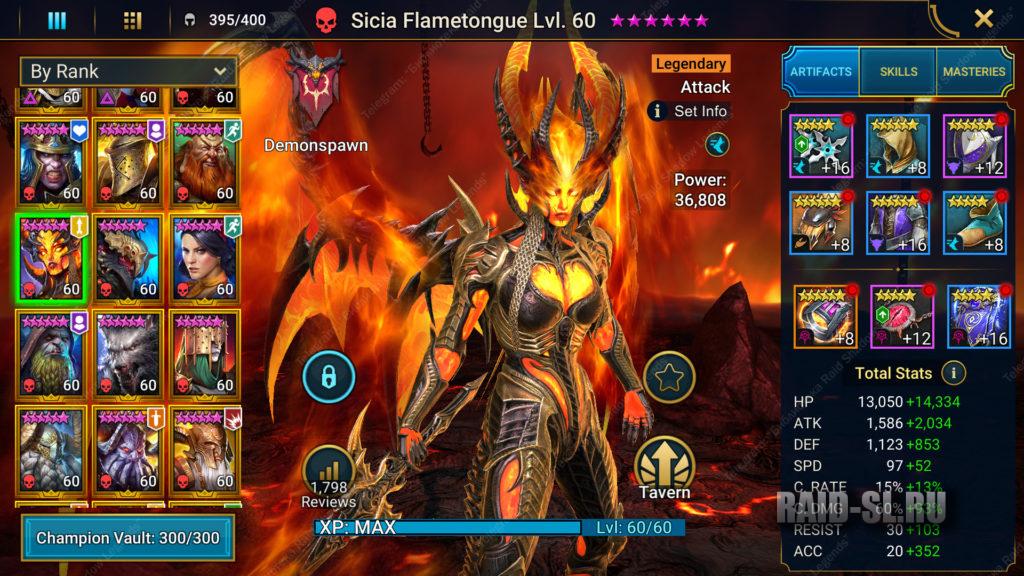Select the weapon artifact with +16
The image size is (1024, 576).
(820, 145)
